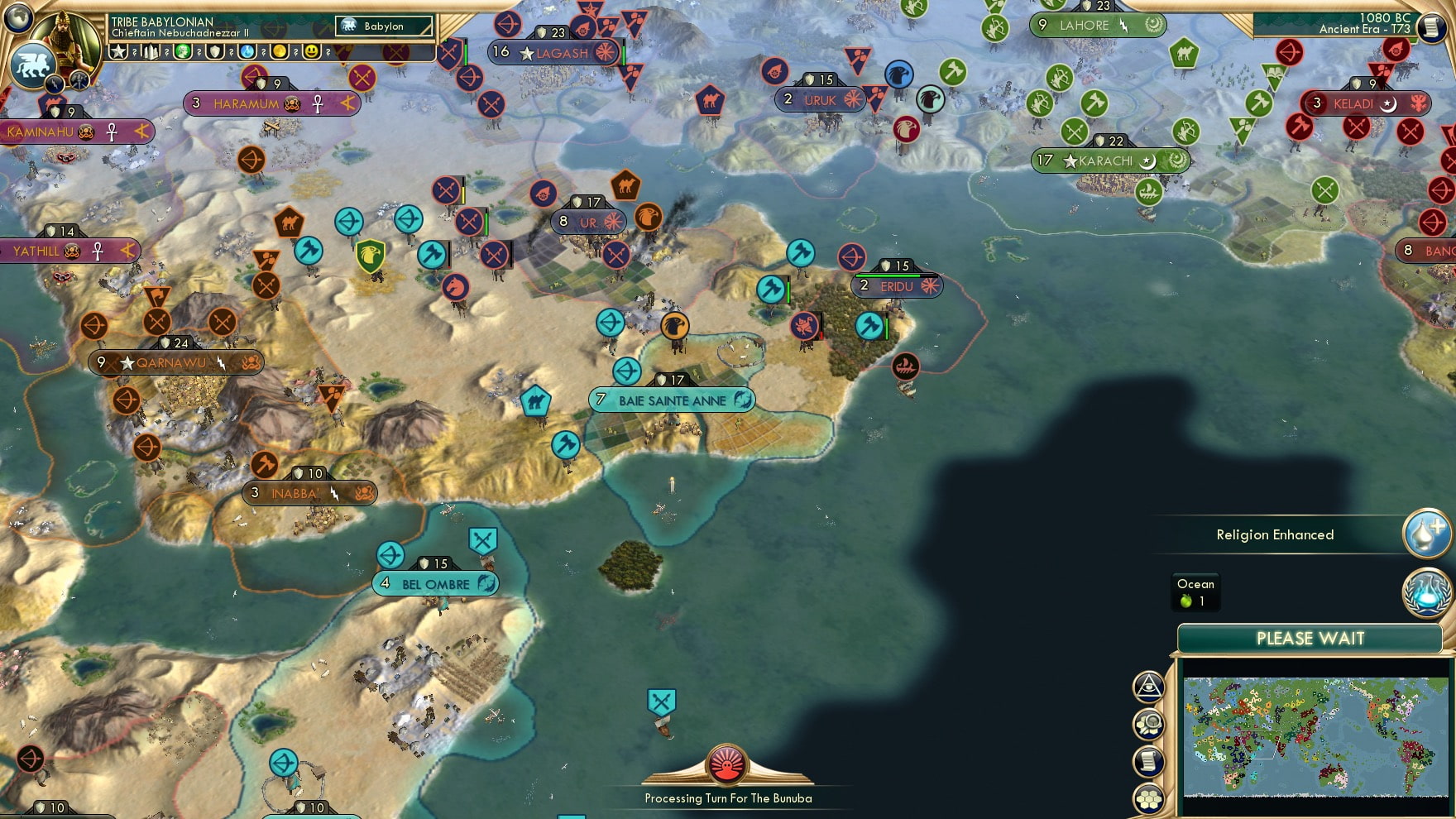Viewport: 1456px width, 819px height.
Task: Open the game menu icon at top right corner
Action: tap(1433, 26)
